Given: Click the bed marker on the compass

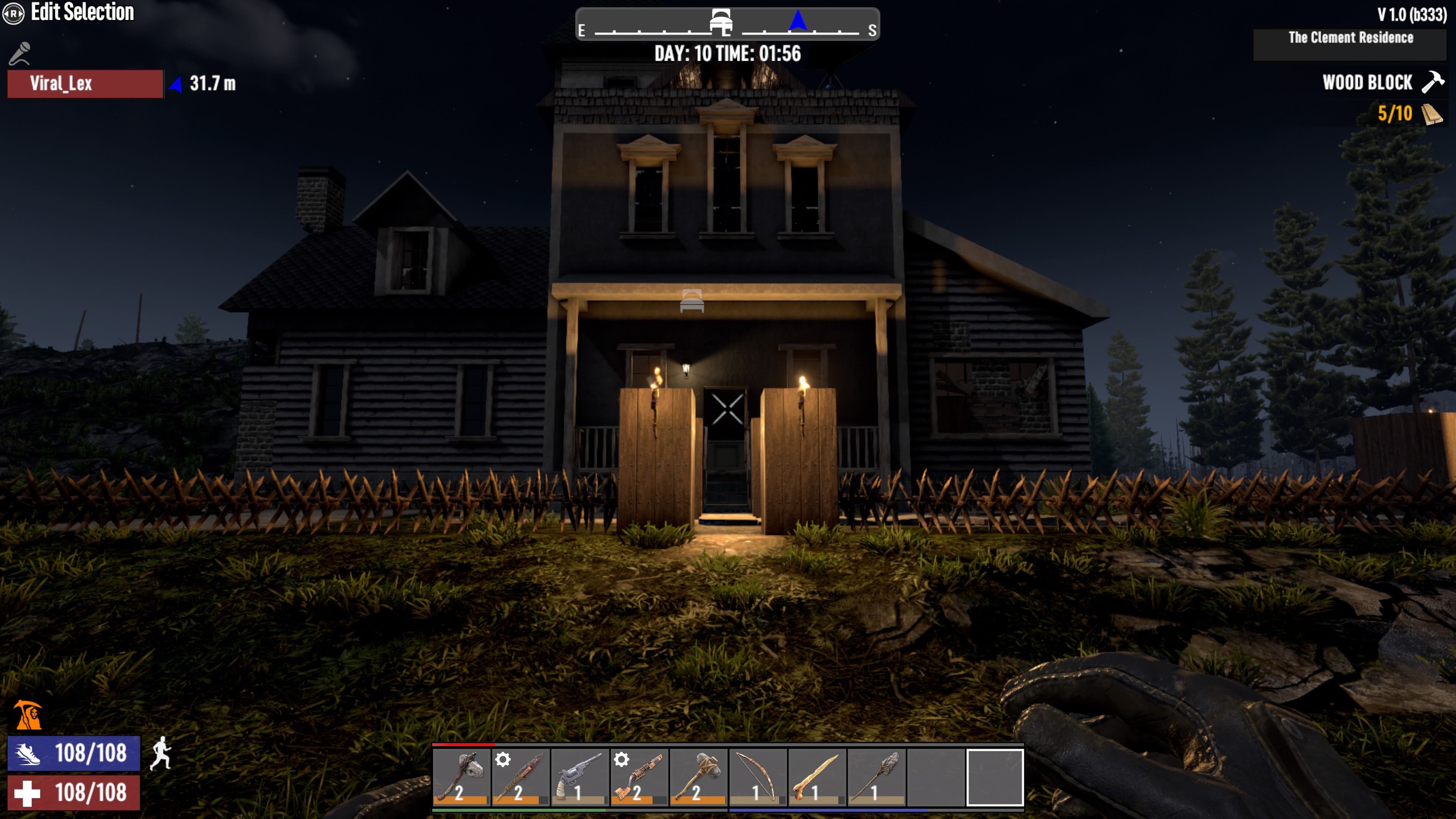Looking at the screenshot, I should tap(721, 23).
